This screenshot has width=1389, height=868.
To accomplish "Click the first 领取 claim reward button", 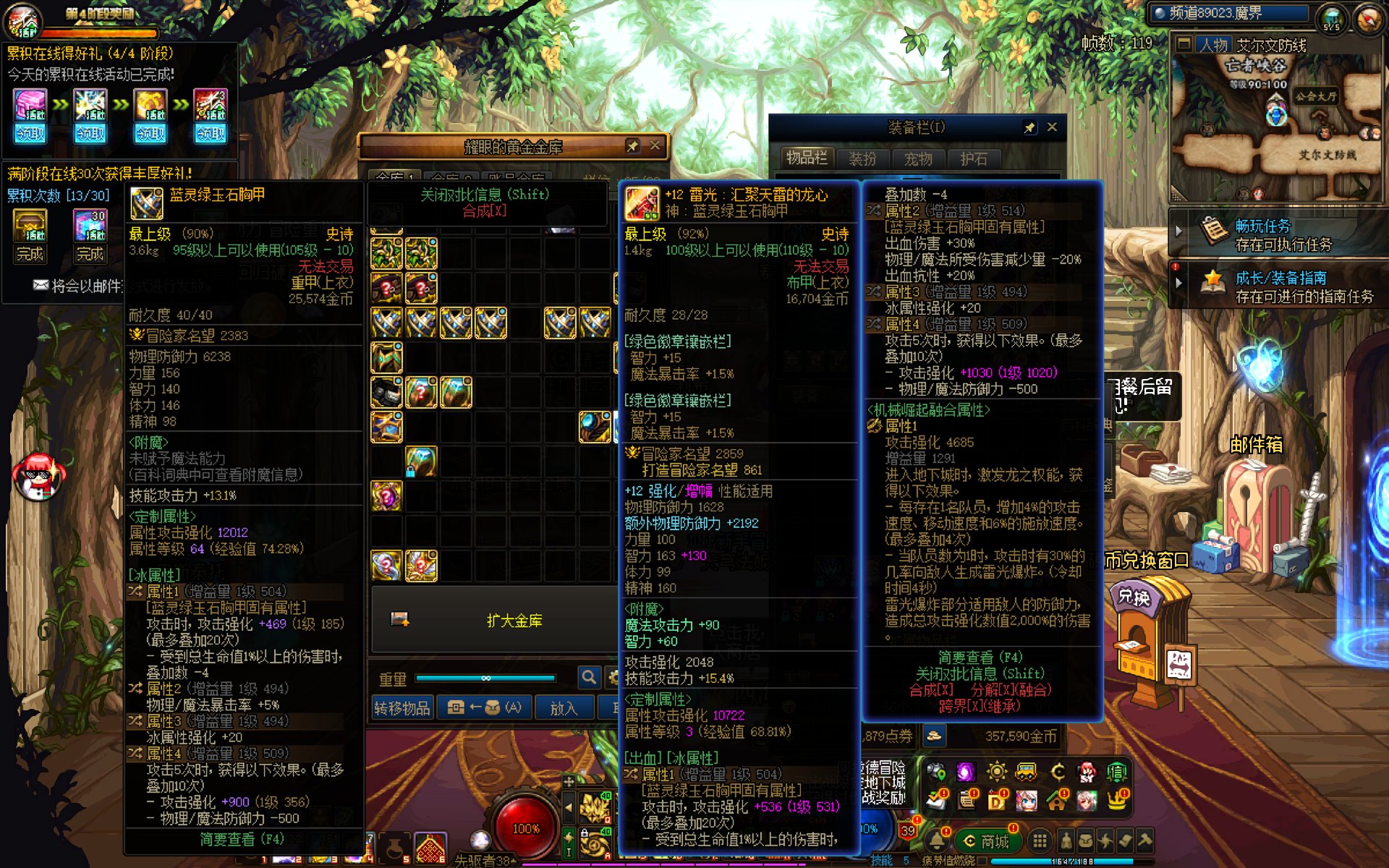I will pyautogui.click(x=29, y=135).
